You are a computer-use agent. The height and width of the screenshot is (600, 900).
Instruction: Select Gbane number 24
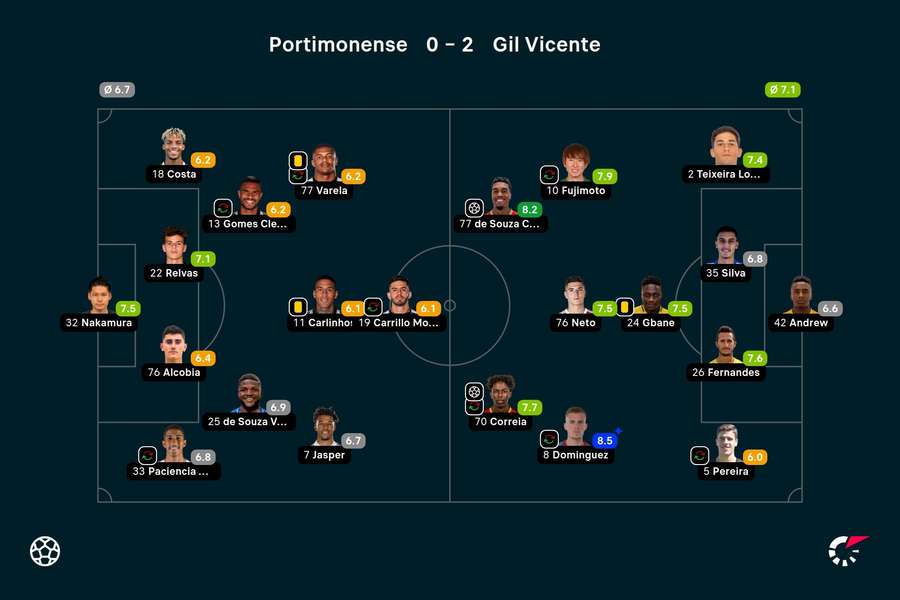pos(651,304)
